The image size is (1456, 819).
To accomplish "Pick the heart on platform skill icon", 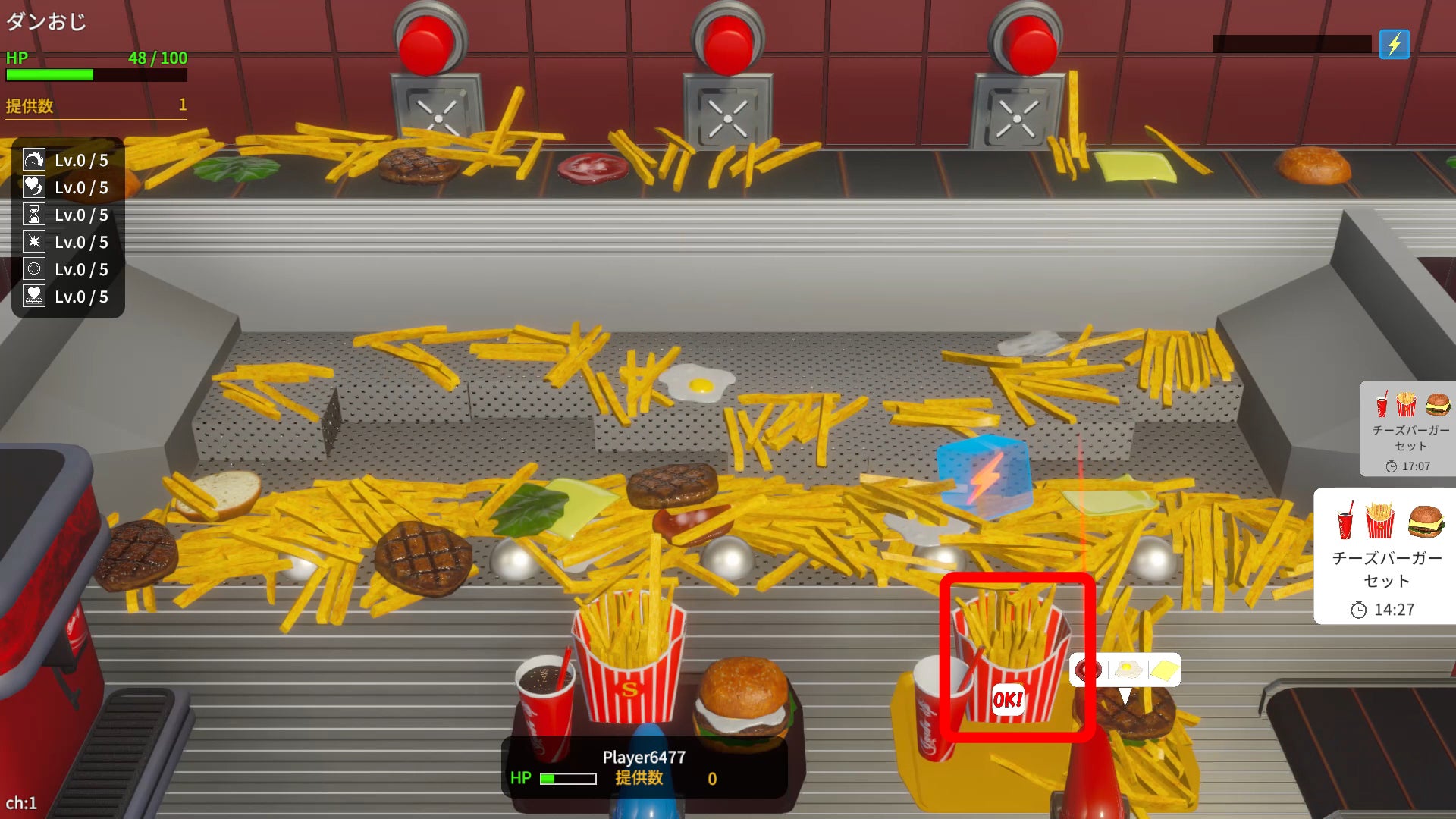I will pyautogui.click(x=34, y=297).
